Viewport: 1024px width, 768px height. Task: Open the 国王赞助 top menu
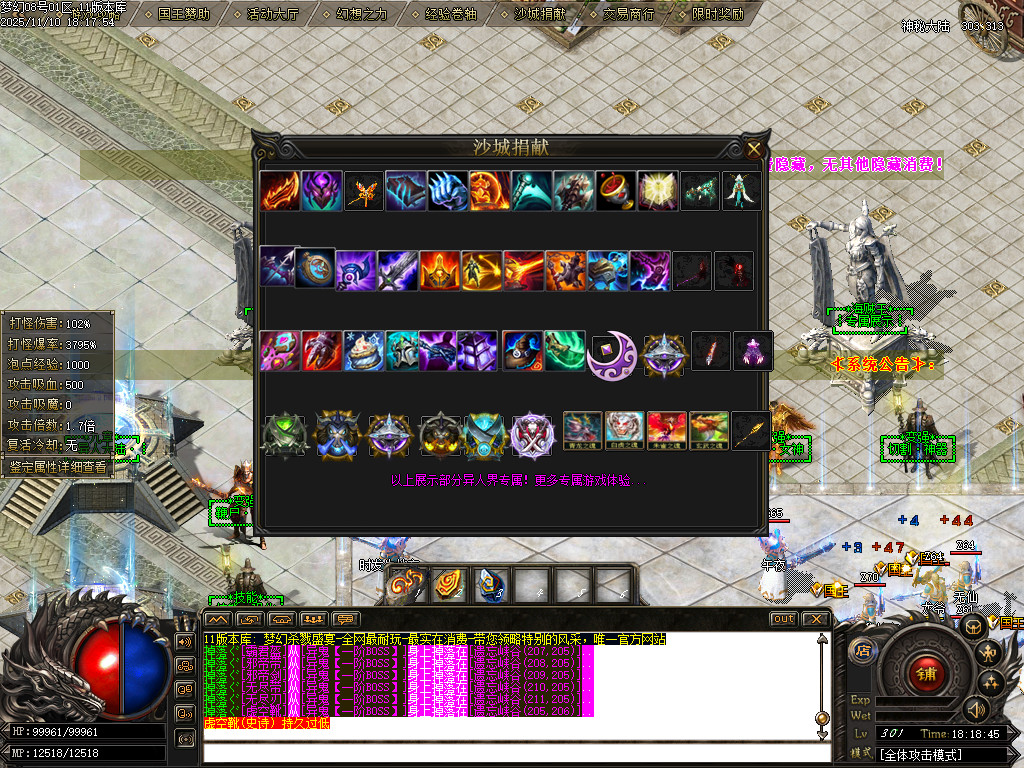[184, 14]
